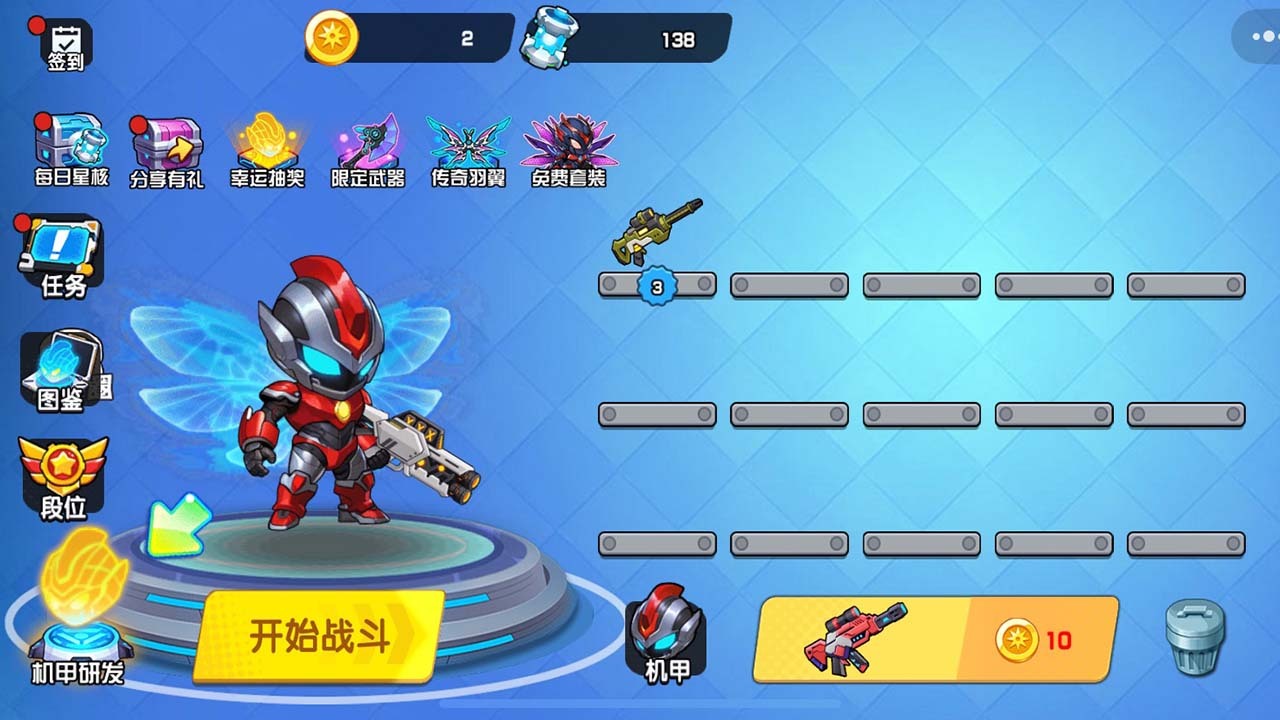Screen dimensions: 1280x720
Task: Switch to the 机甲 mech tab
Action: coord(665,640)
